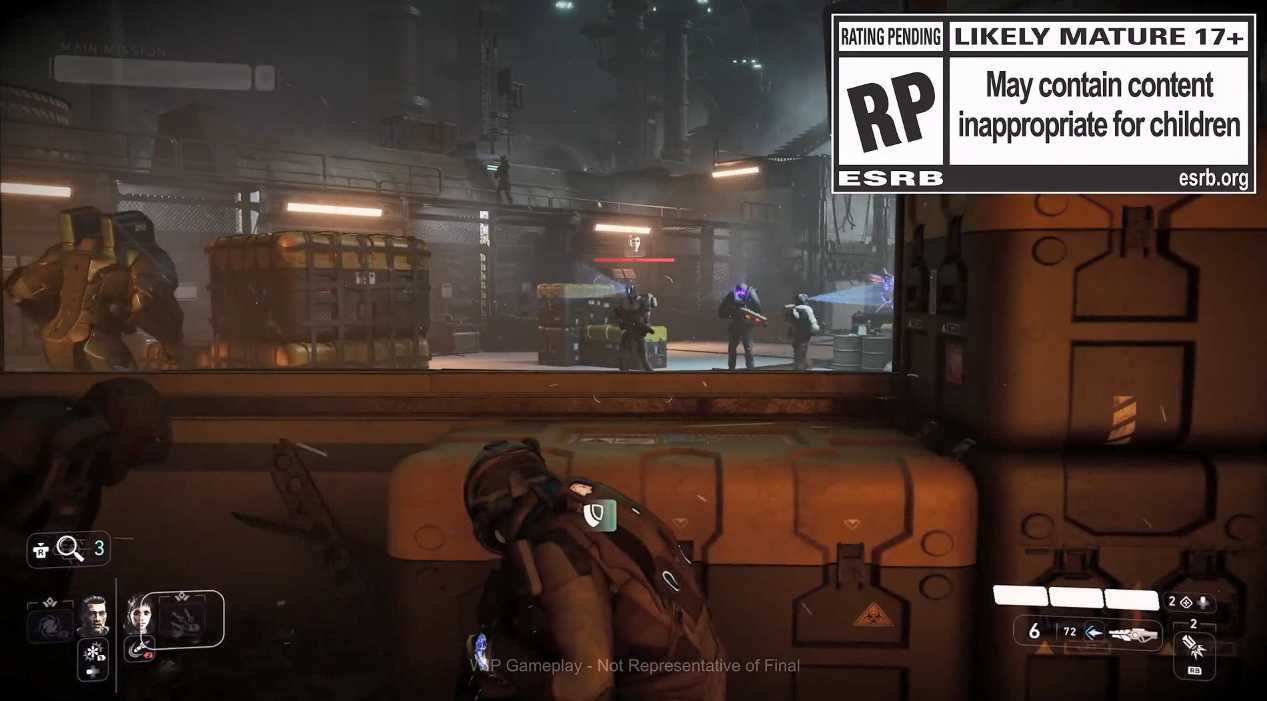
Task: Click the esrb.org link in rating box
Action: coord(1213,180)
